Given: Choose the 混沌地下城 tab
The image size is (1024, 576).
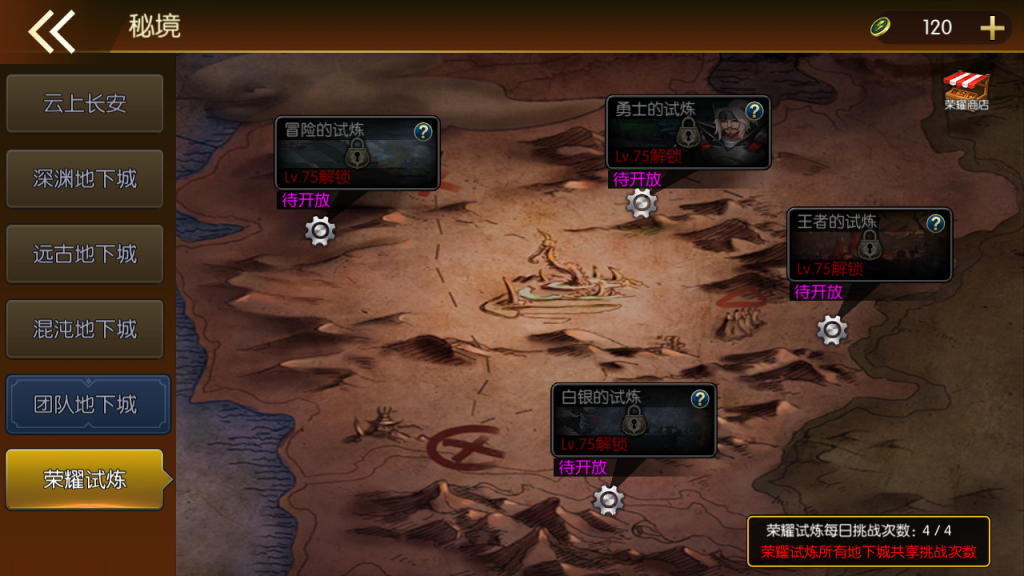Looking at the screenshot, I should [x=85, y=329].
